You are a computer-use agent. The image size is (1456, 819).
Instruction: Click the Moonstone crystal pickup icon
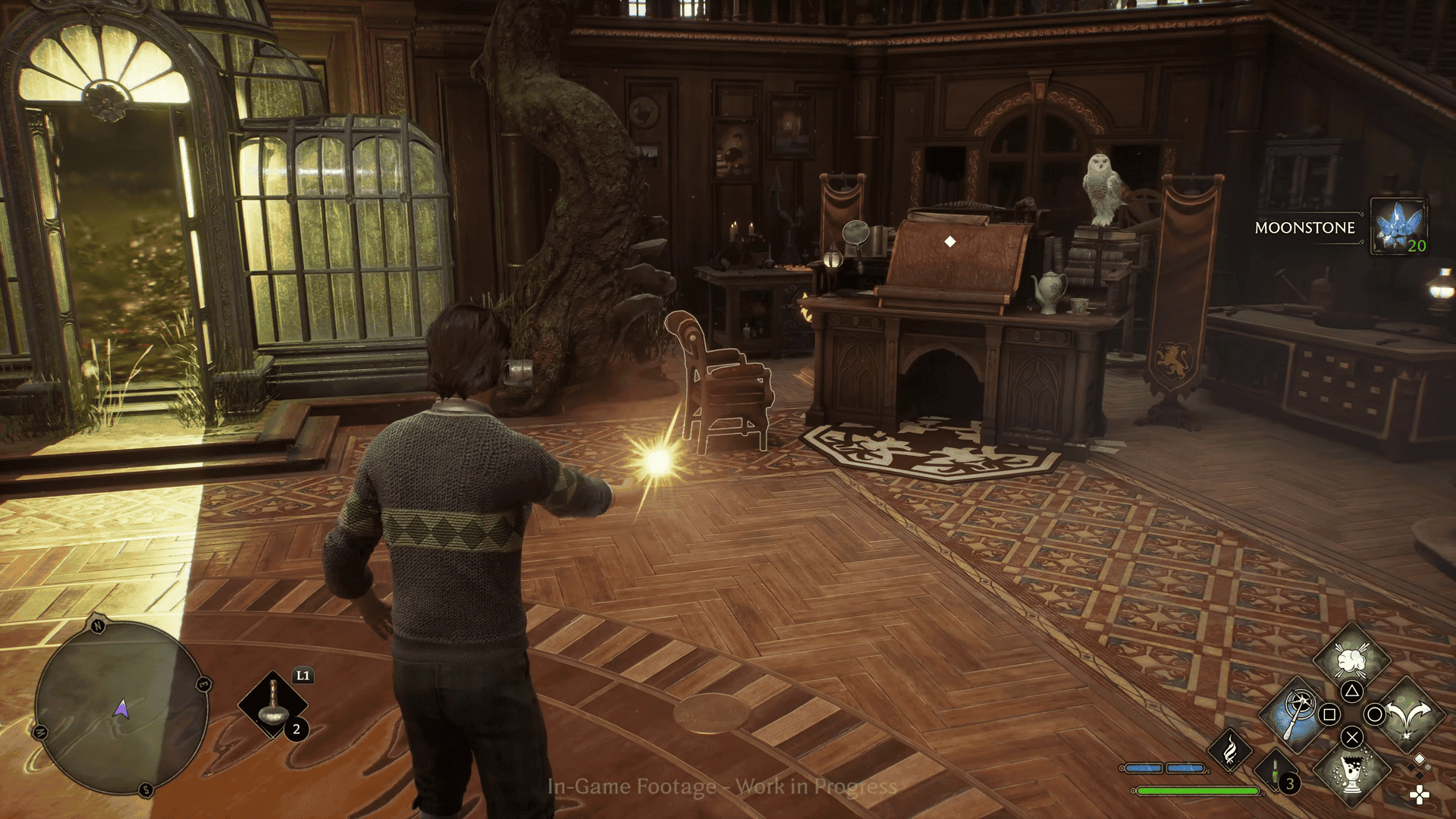coord(1399,226)
